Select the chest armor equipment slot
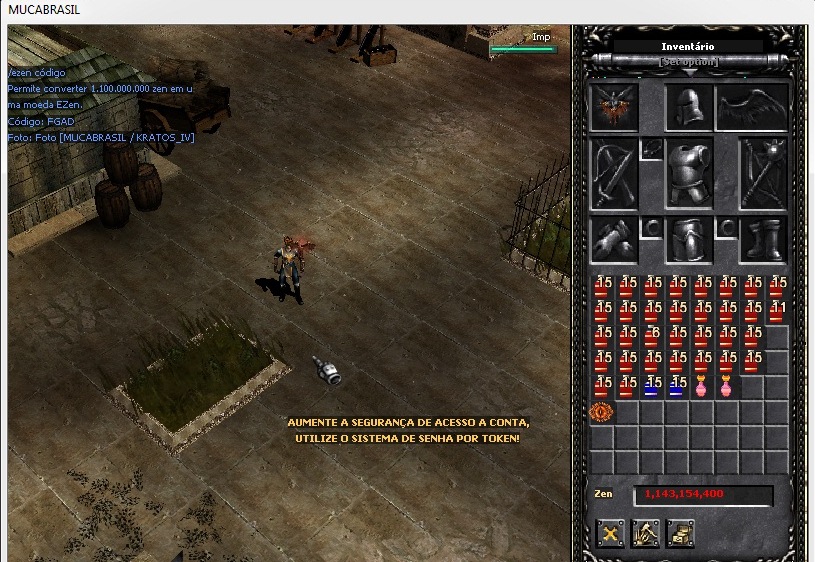Screen dimensions: 815x562 coord(689,173)
